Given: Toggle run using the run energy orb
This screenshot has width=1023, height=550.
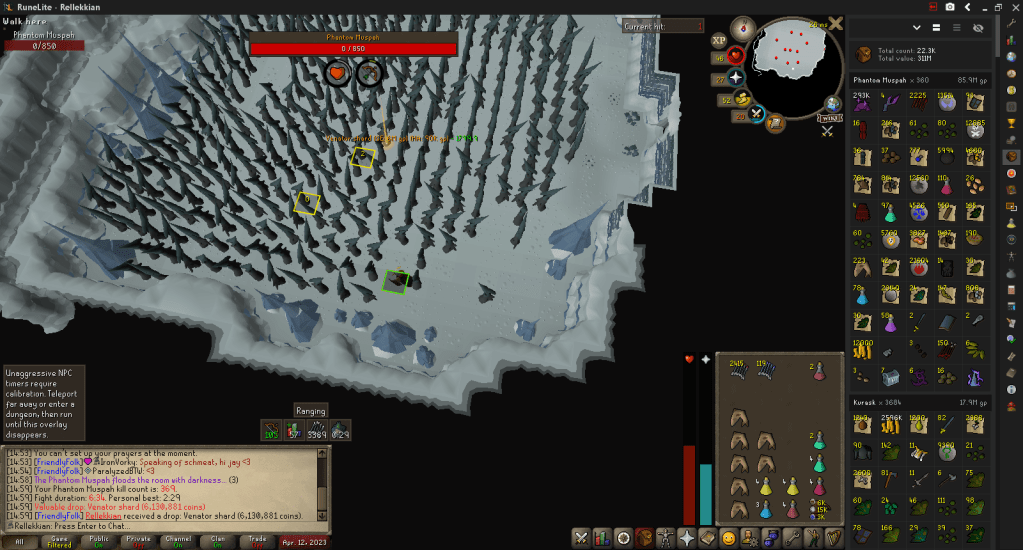Looking at the screenshot, I should point(742,99).
